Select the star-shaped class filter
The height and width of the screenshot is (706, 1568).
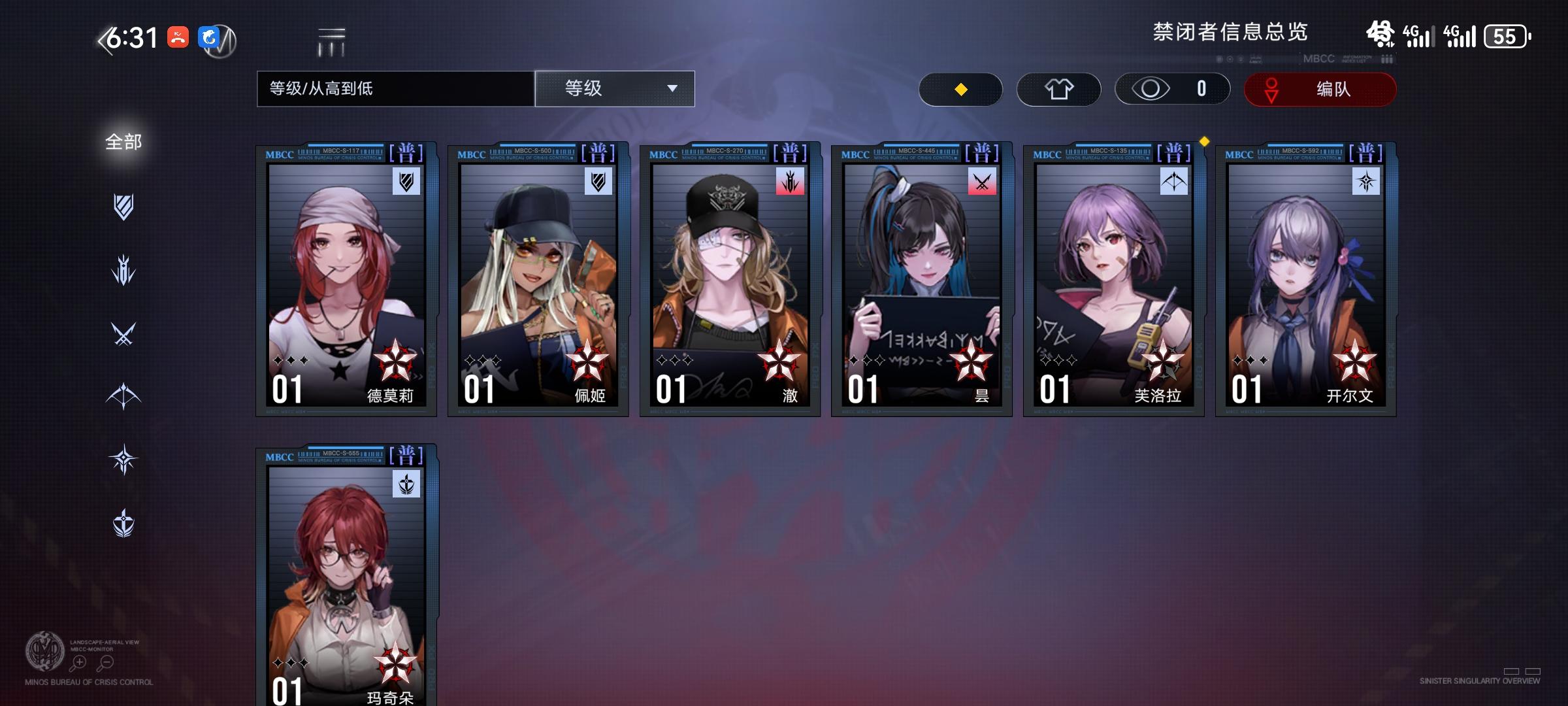[124, 459]
